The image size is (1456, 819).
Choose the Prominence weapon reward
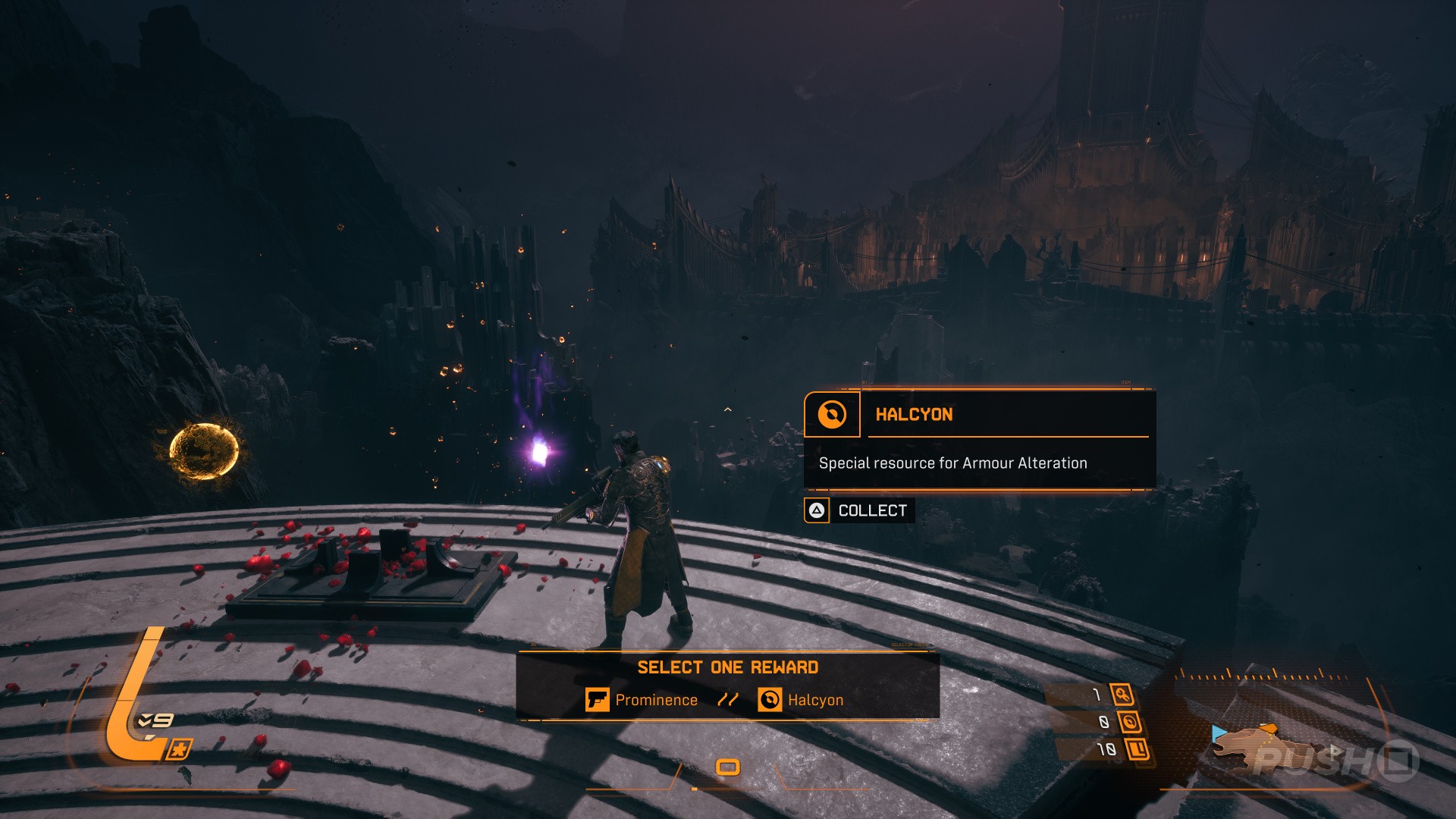click(642, 700)
